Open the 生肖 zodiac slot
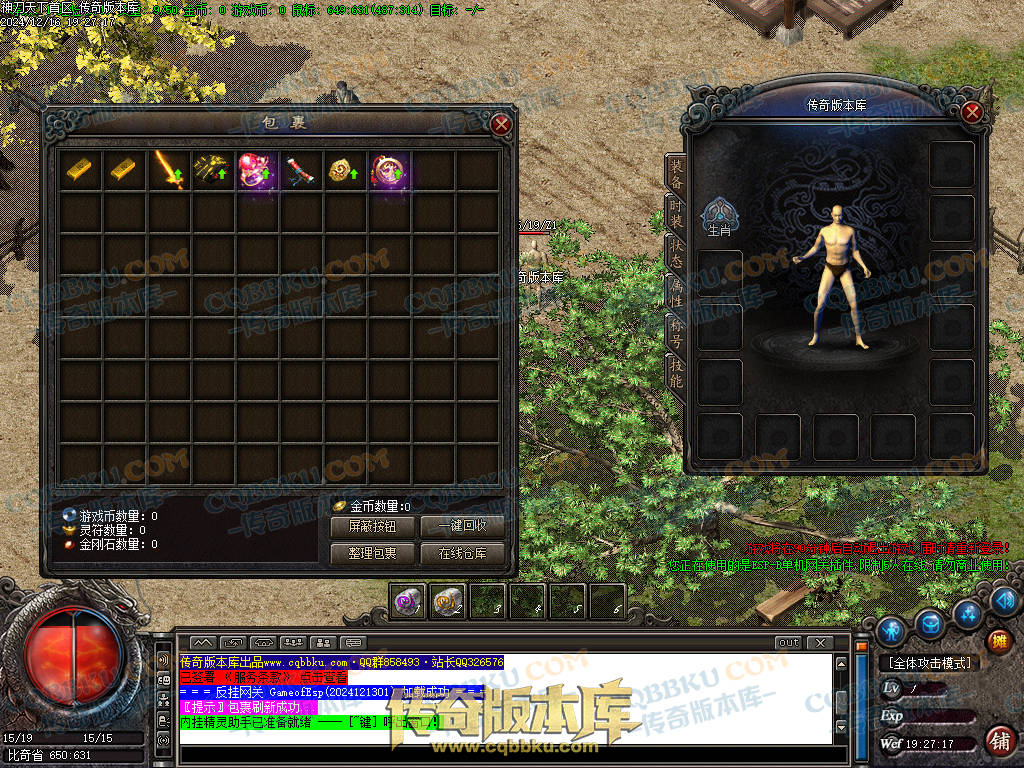This screenshot has width=1024, height=768. 719,215
